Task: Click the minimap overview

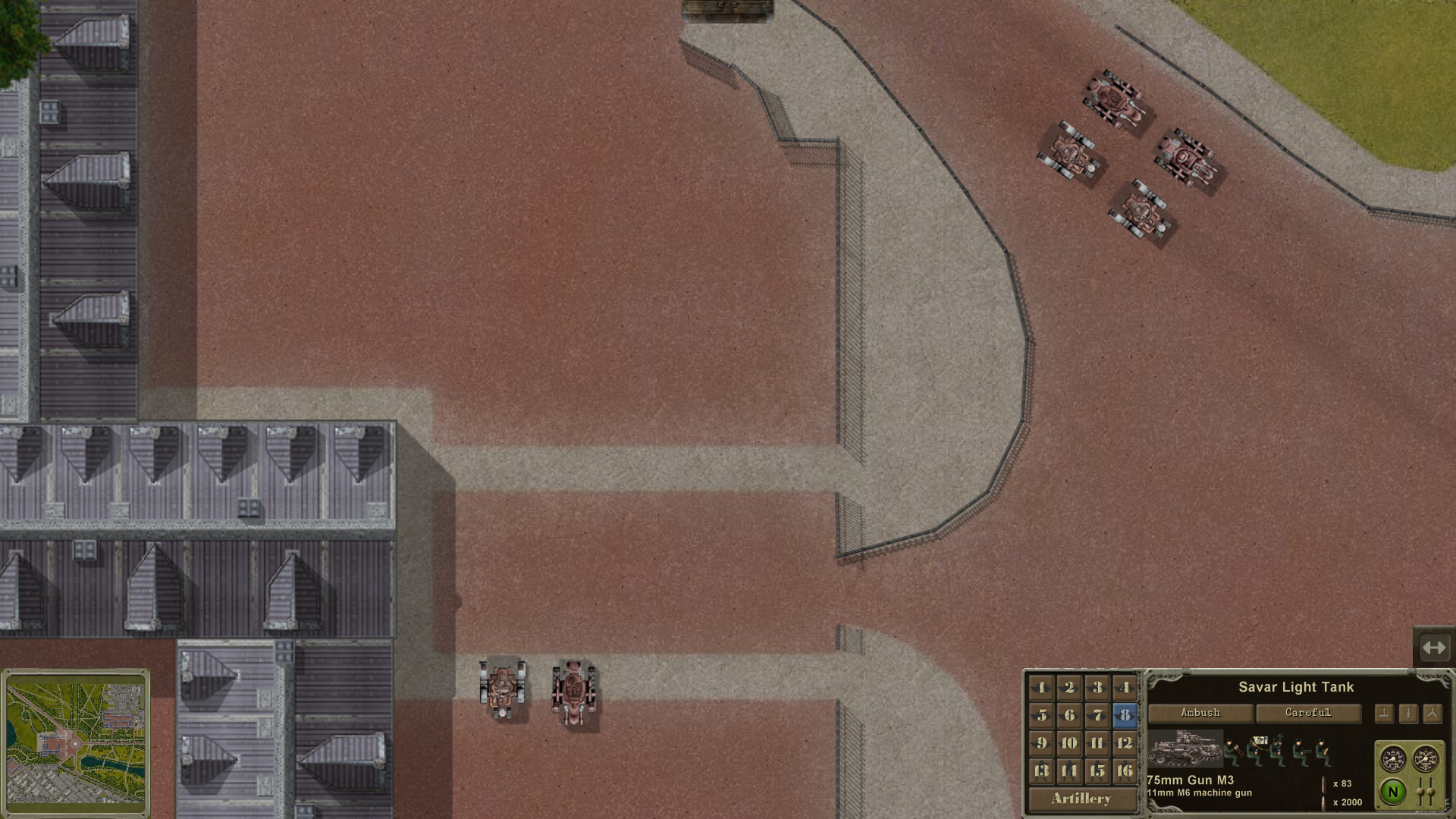Action: click(x=76, y=743)
